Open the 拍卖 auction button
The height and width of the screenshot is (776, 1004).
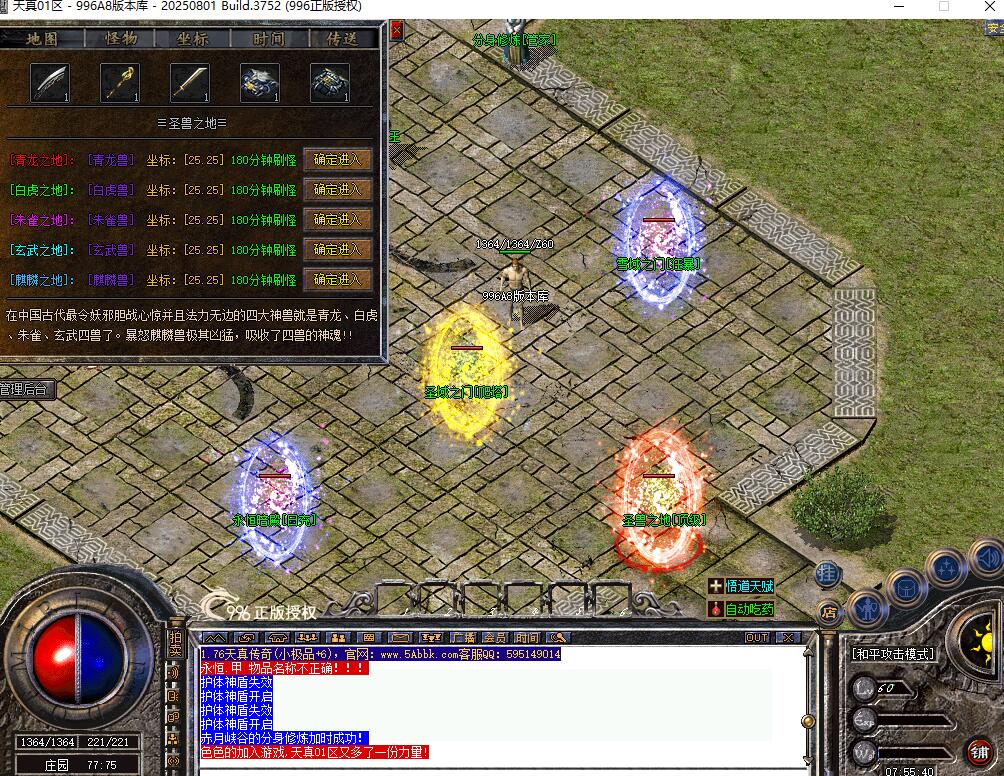pos(175,644)
